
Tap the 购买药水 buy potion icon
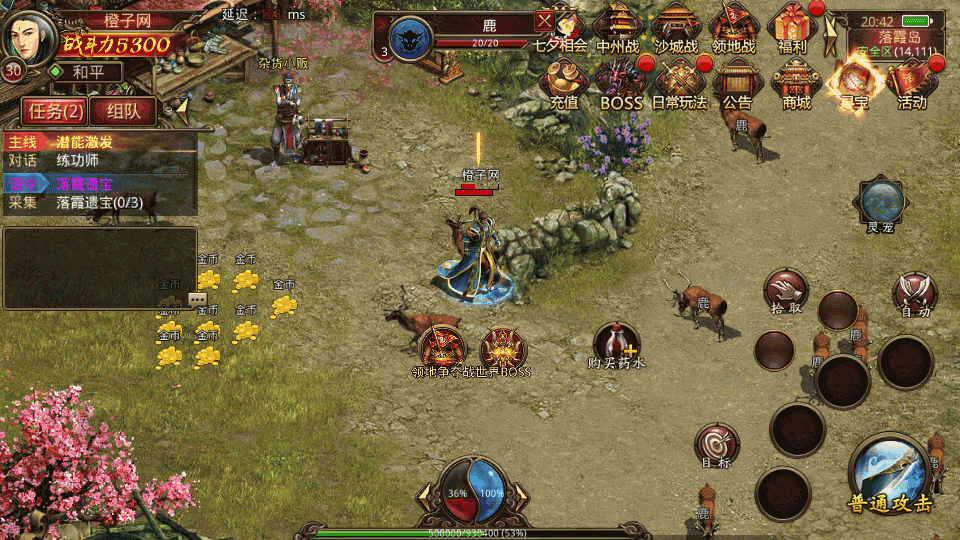coord(616,343)
